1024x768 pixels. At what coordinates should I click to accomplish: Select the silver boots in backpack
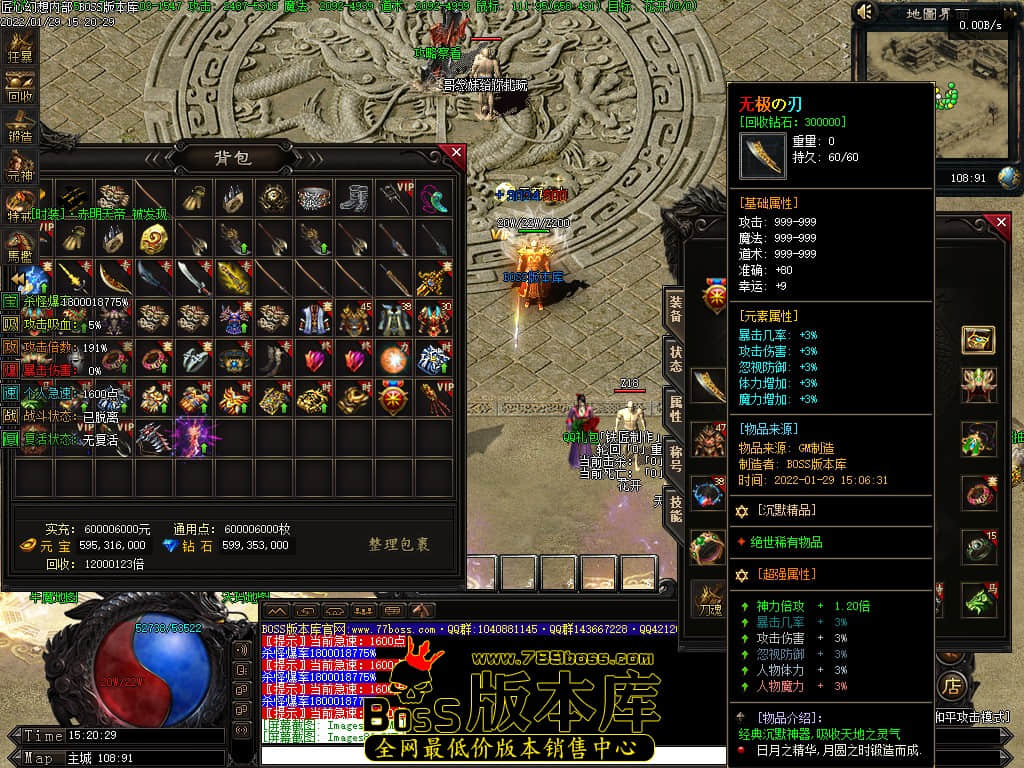tap(353, 197)
